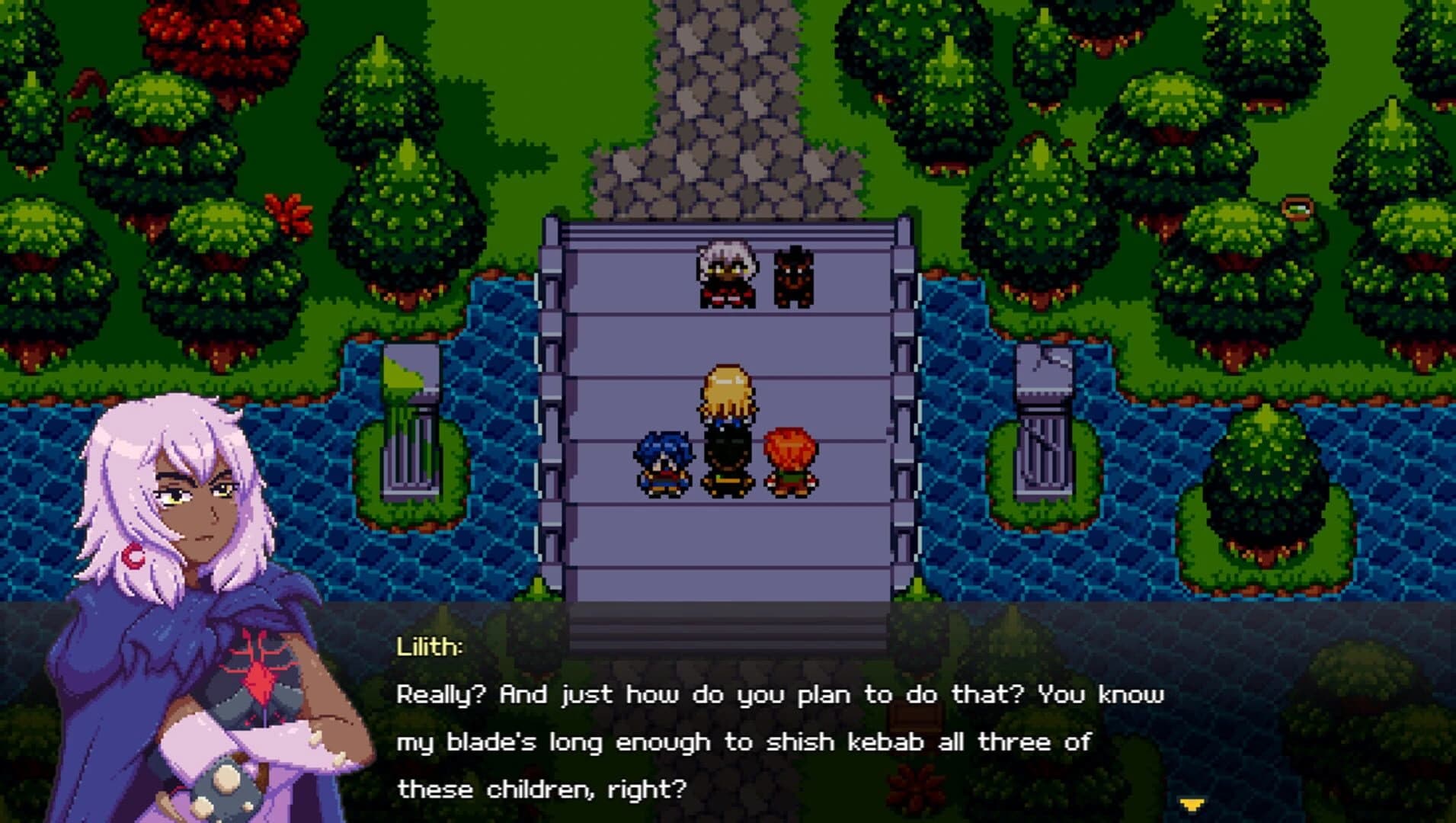Click Lilith's red crescent earring

[x=133, y=556]
